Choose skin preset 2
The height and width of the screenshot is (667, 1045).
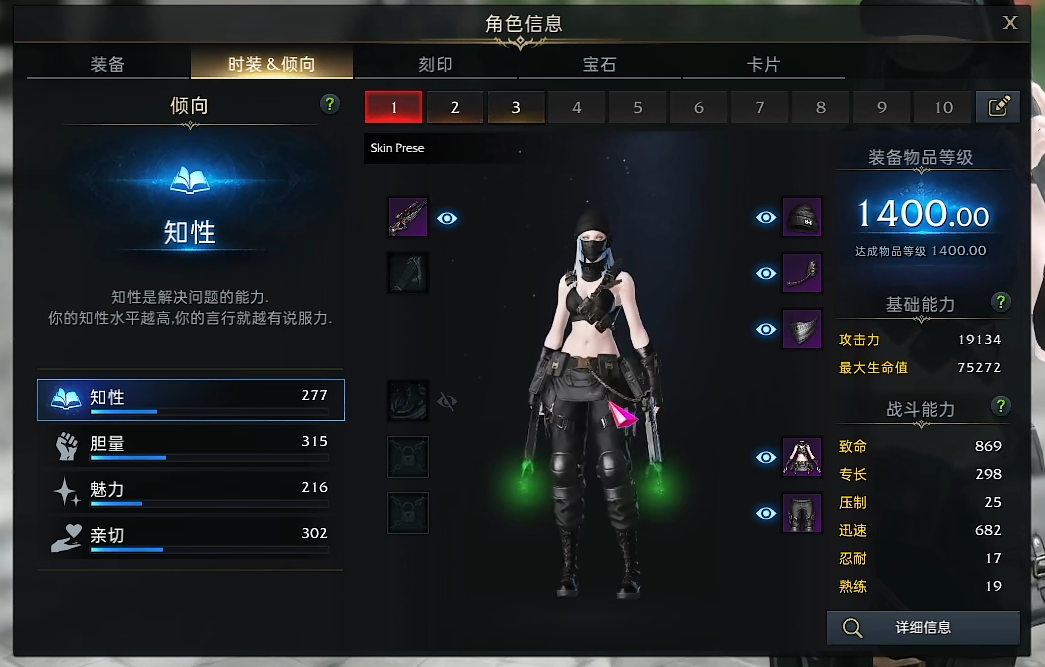coord(455,107)
